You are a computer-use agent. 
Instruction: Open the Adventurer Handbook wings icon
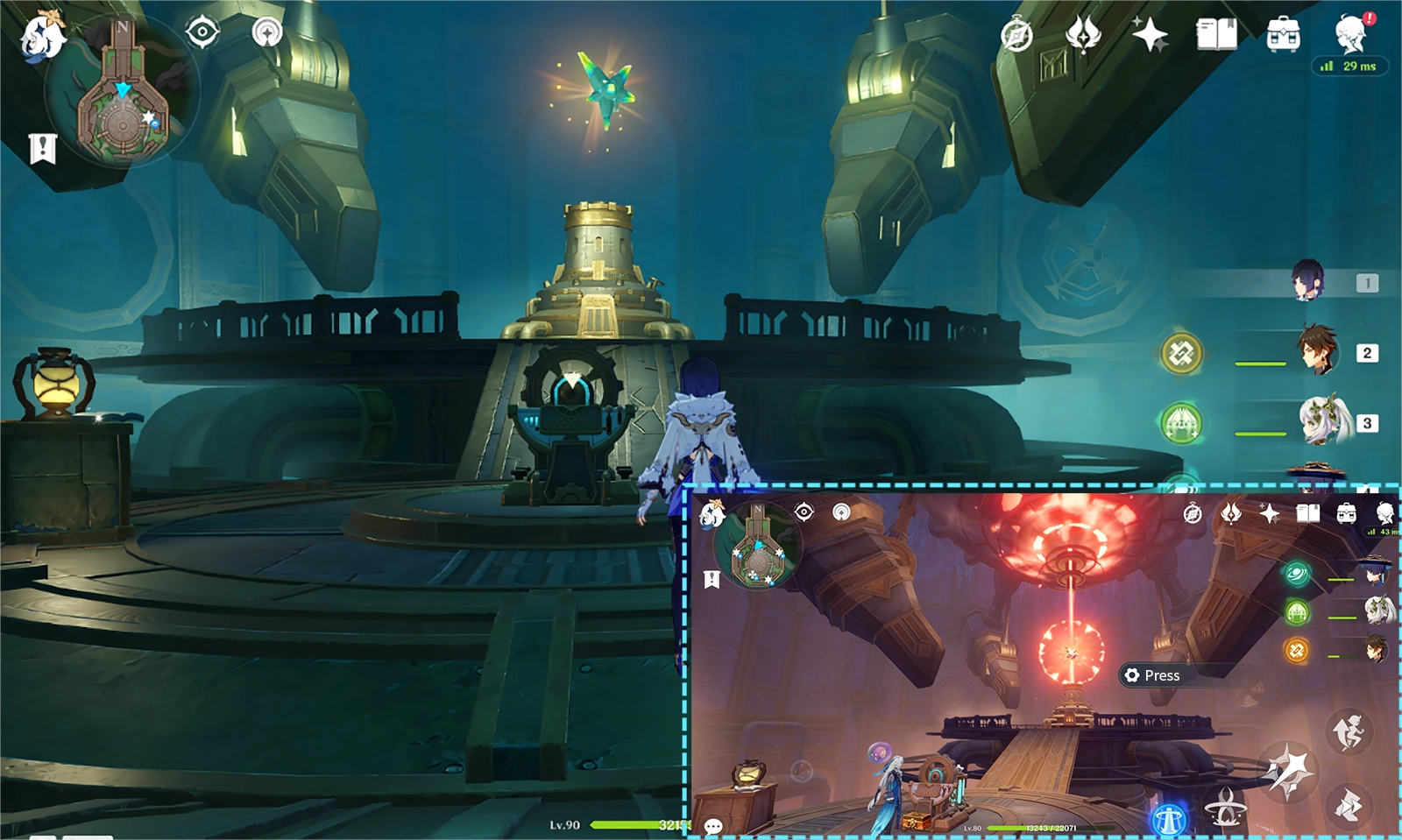[x=1083, y=38]
